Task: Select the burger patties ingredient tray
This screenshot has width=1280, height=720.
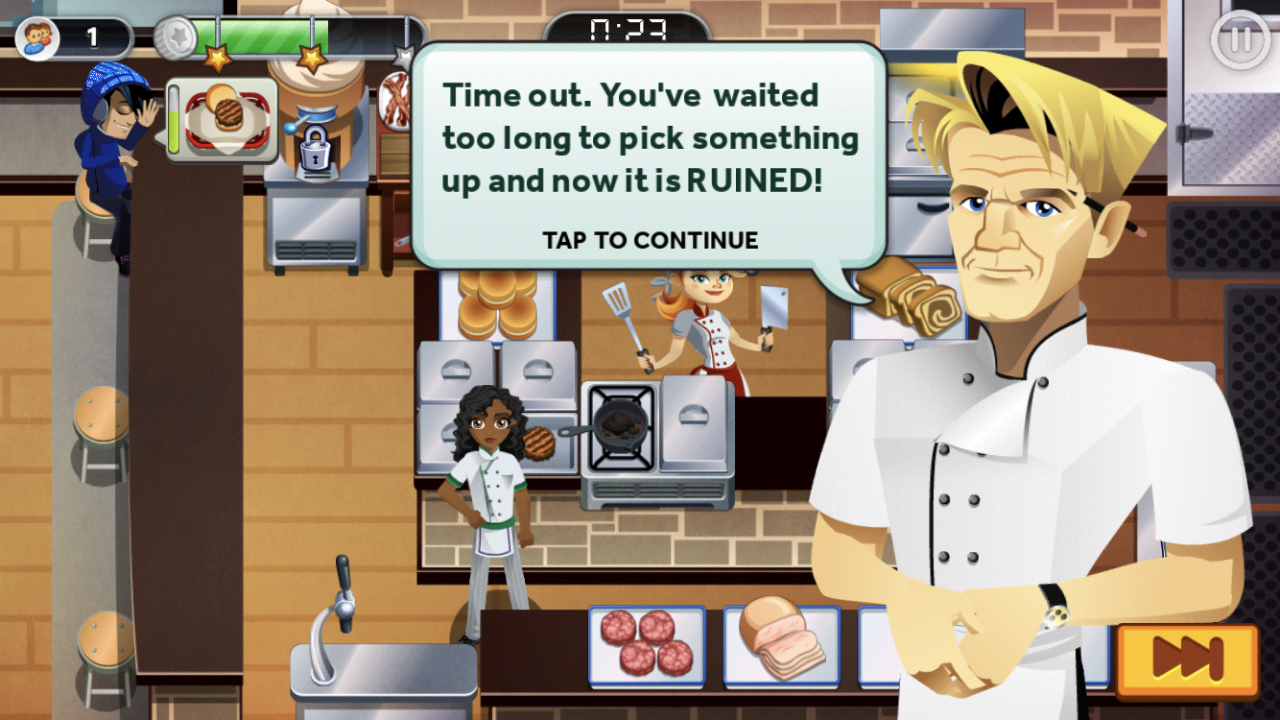Action: (x=649, y=645)
